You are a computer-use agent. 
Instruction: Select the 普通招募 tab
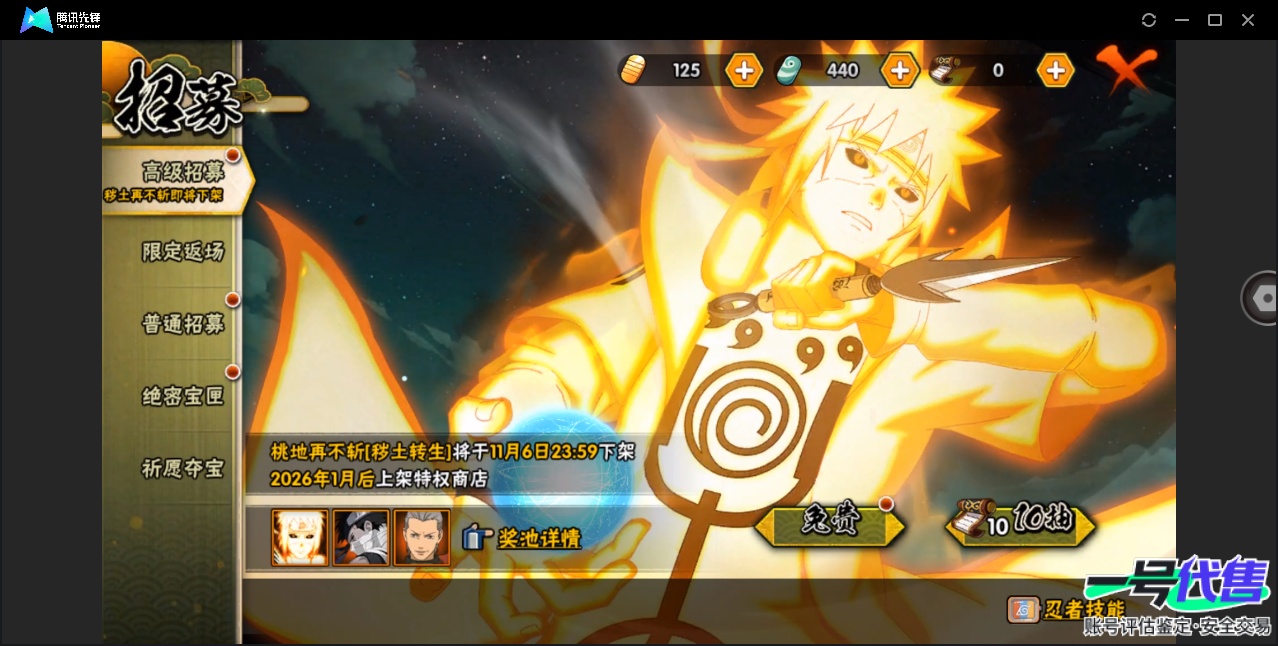182,324
